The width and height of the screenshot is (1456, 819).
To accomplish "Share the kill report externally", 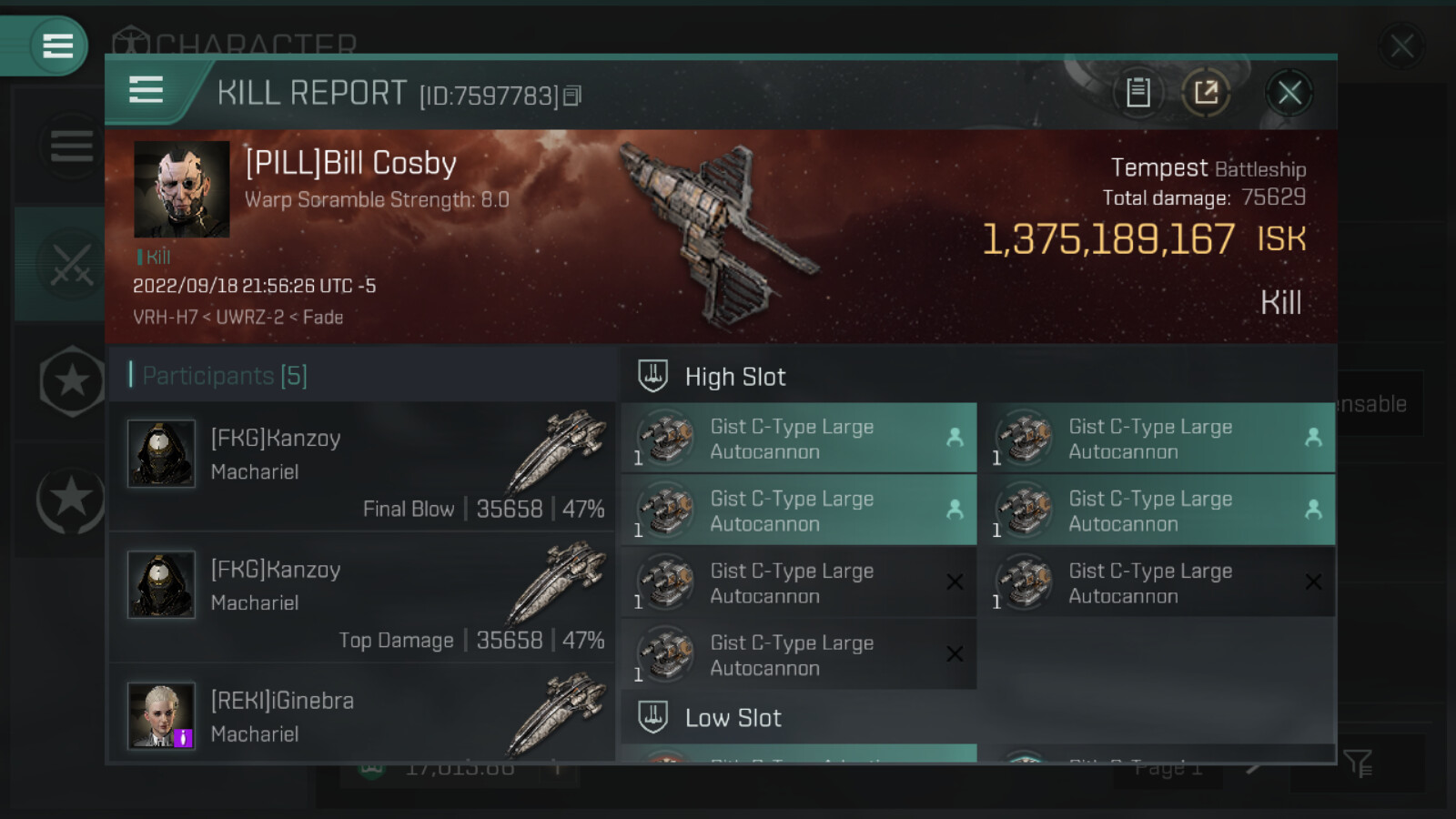I will (x=1206, y=93).
